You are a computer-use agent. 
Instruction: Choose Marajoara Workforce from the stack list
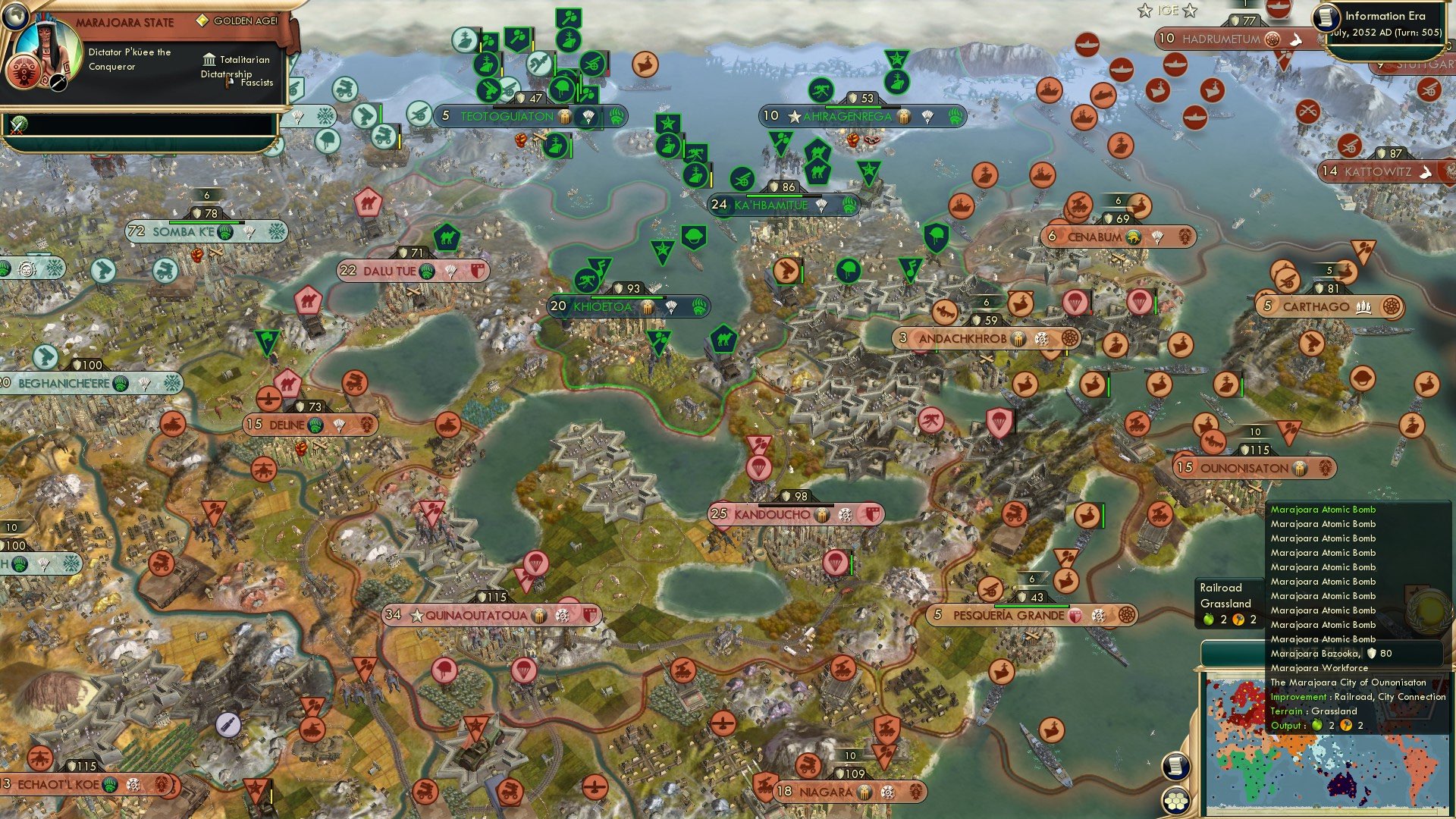click(1319, 668)
